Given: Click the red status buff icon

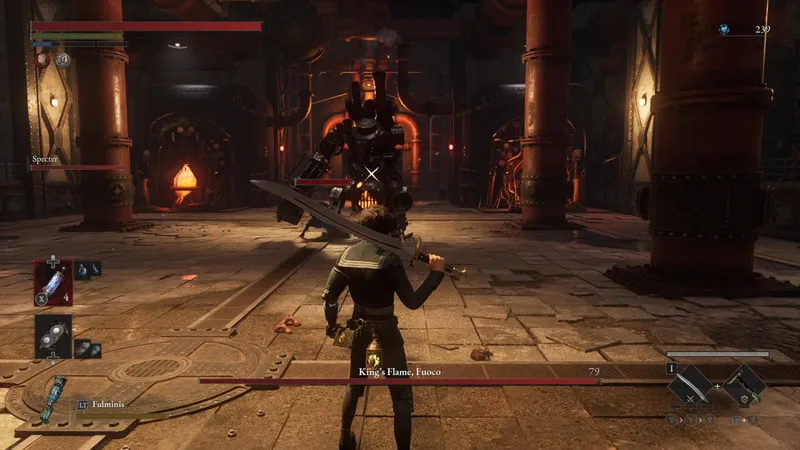Looking at the screenshot, I should pyautogui.click(x=42, y=59).
